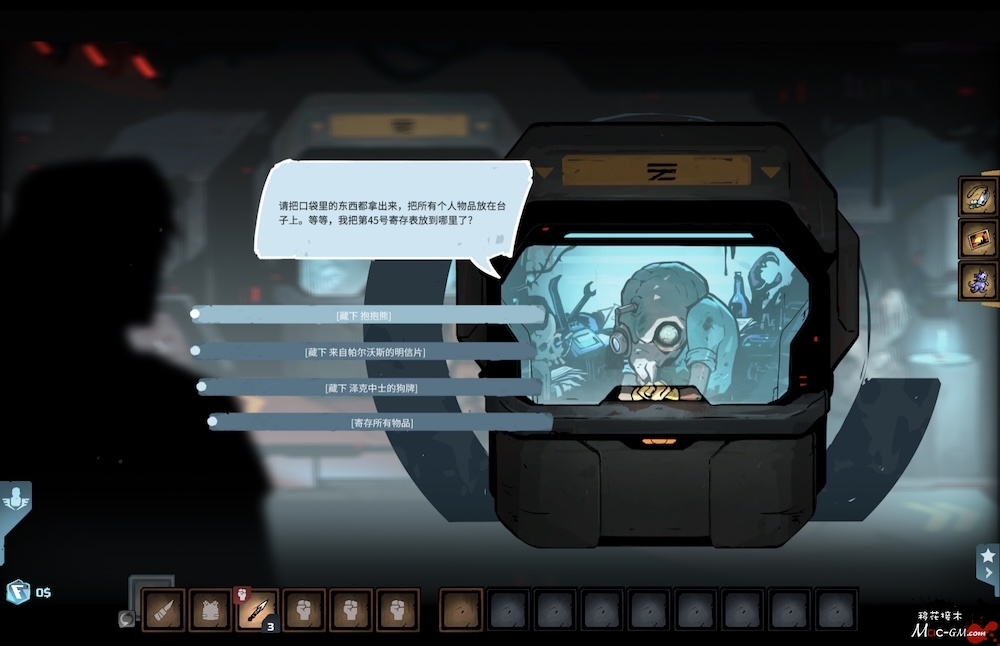Open the star panel tab

coord(988,562)
